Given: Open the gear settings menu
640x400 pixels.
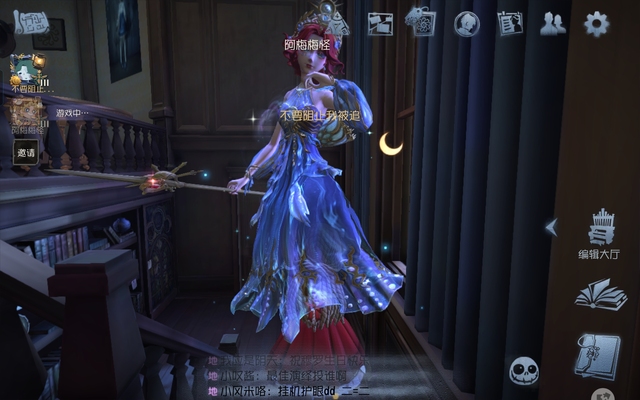Looking at the screenshot, I should point(596,24).
